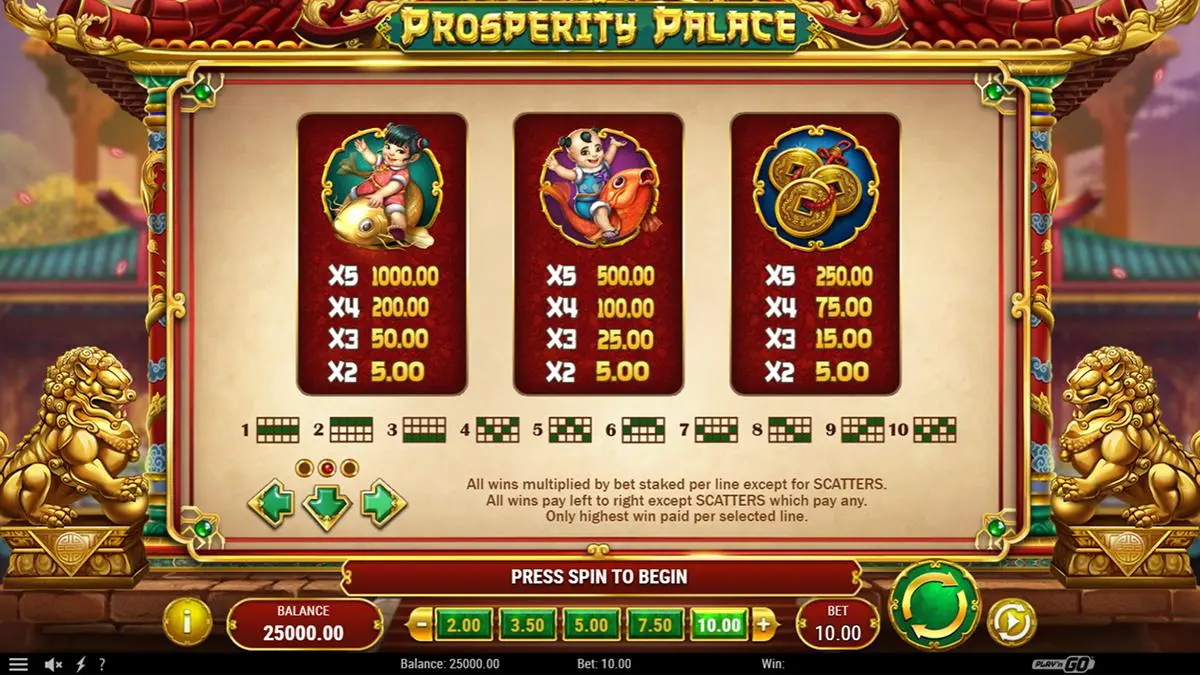Go to the next paytable page
The width and height of the screenshot is (1200, 675).
[x=383, y=504]
